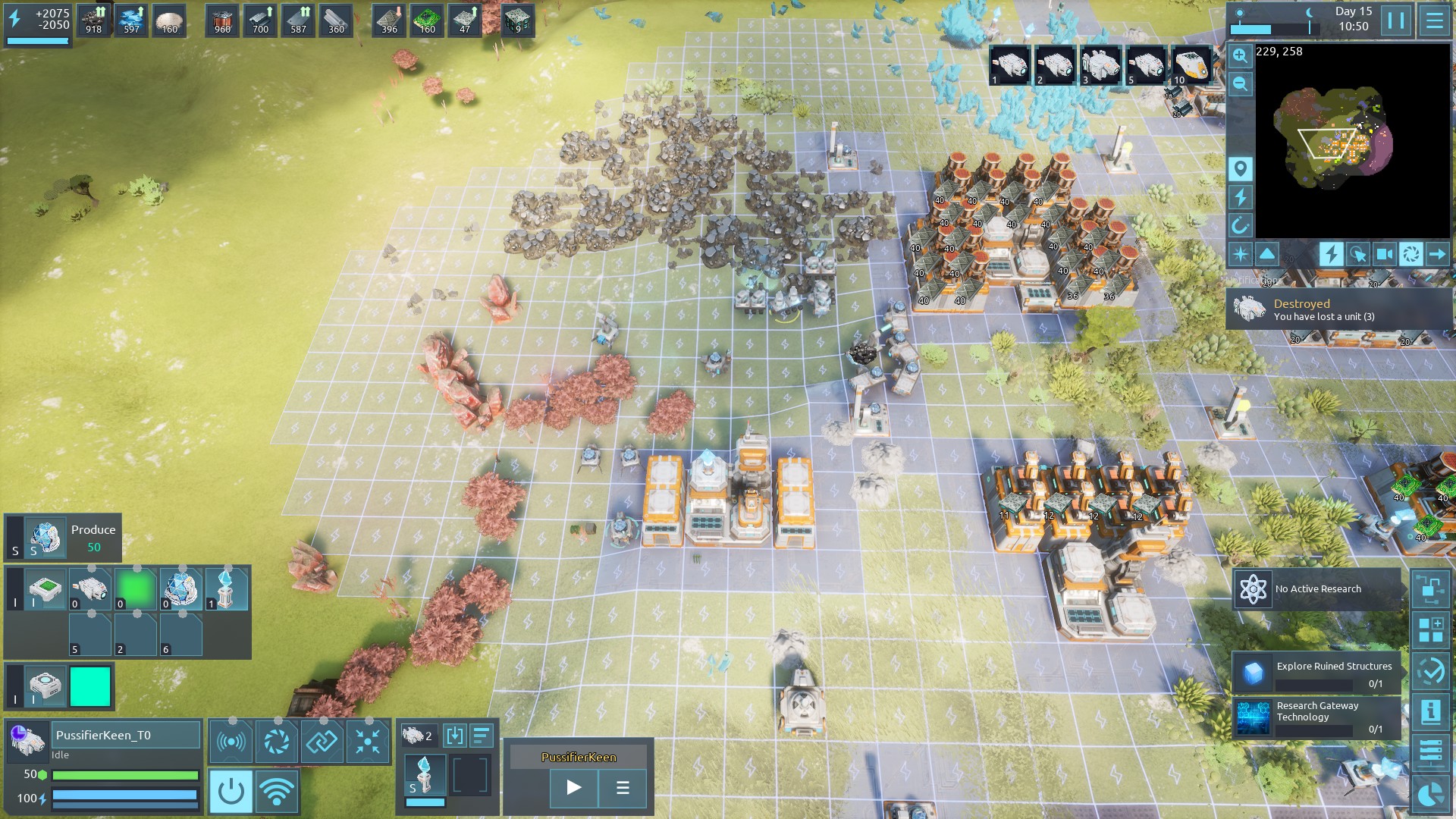Select the Explore Ruined Structures objective
Image resolution: width=1456 pixels, height=819 pixels.
[1318, 673]
